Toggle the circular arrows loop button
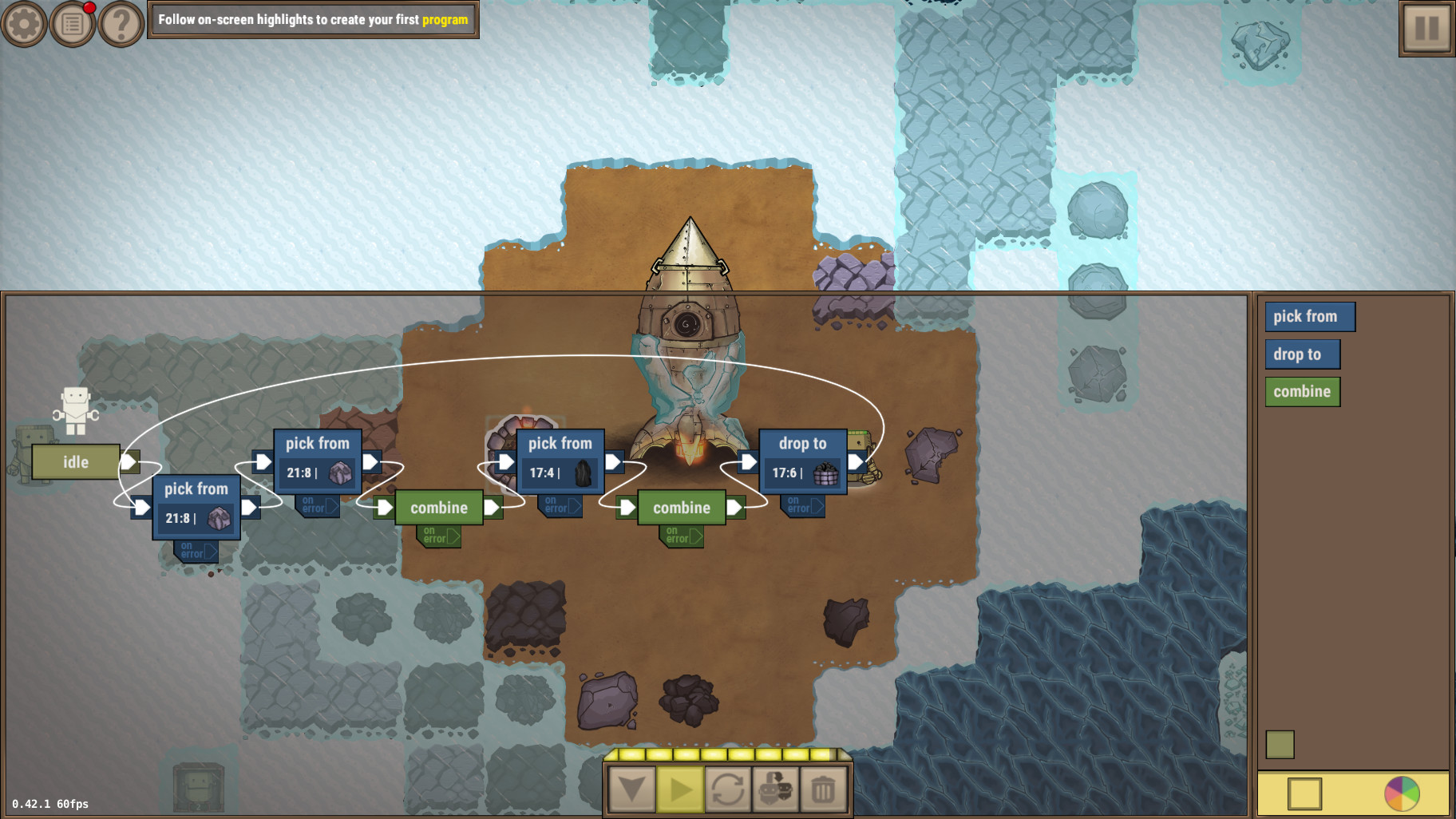Screen dimensions: 1456x819 [x=728, y=790]
